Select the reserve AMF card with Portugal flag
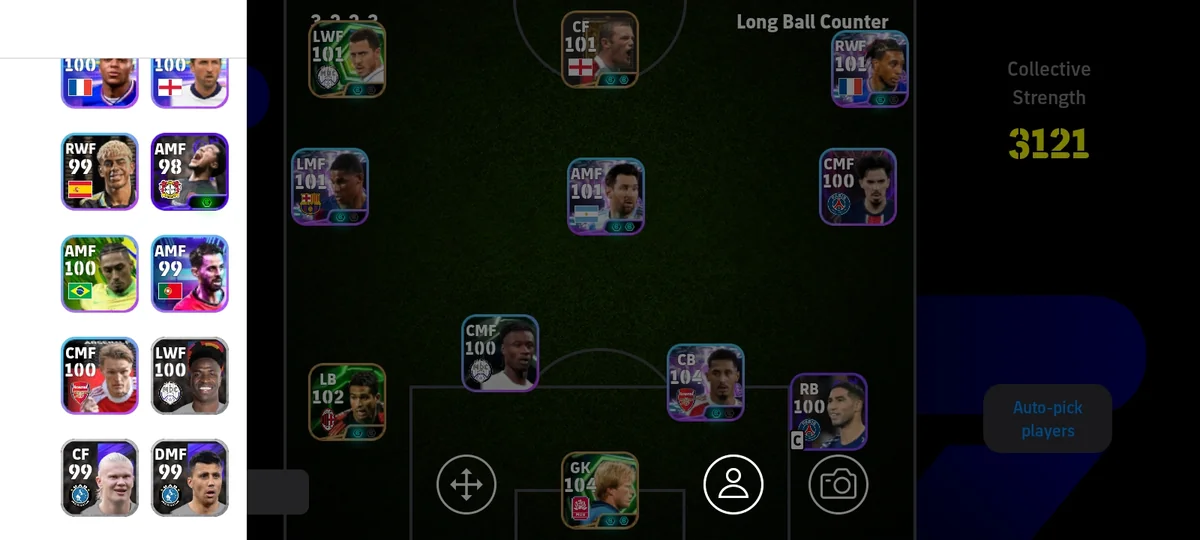1200x540 pixels. (x=190, y=274)
